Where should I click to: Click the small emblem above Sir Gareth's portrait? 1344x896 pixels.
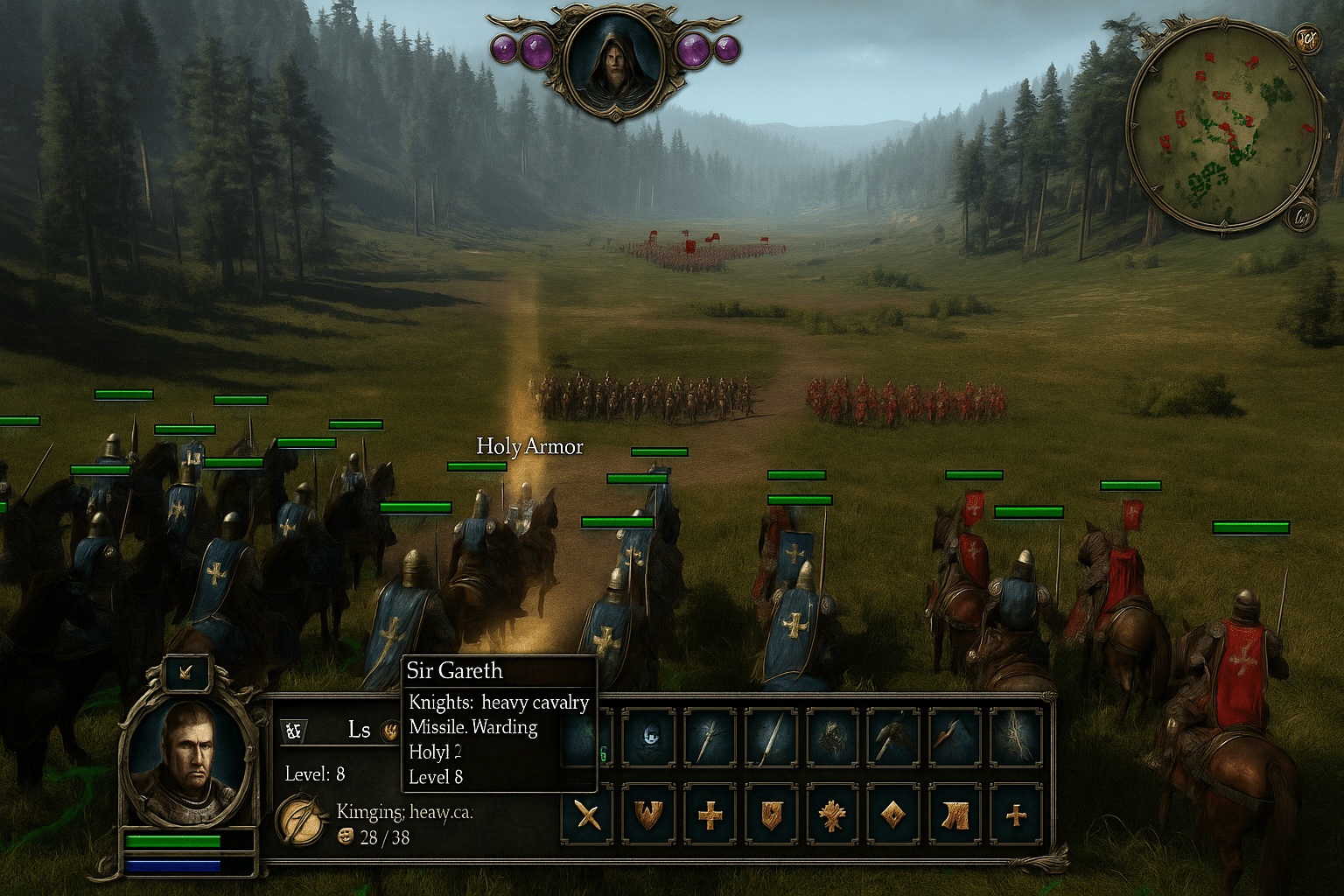(186, 672)
